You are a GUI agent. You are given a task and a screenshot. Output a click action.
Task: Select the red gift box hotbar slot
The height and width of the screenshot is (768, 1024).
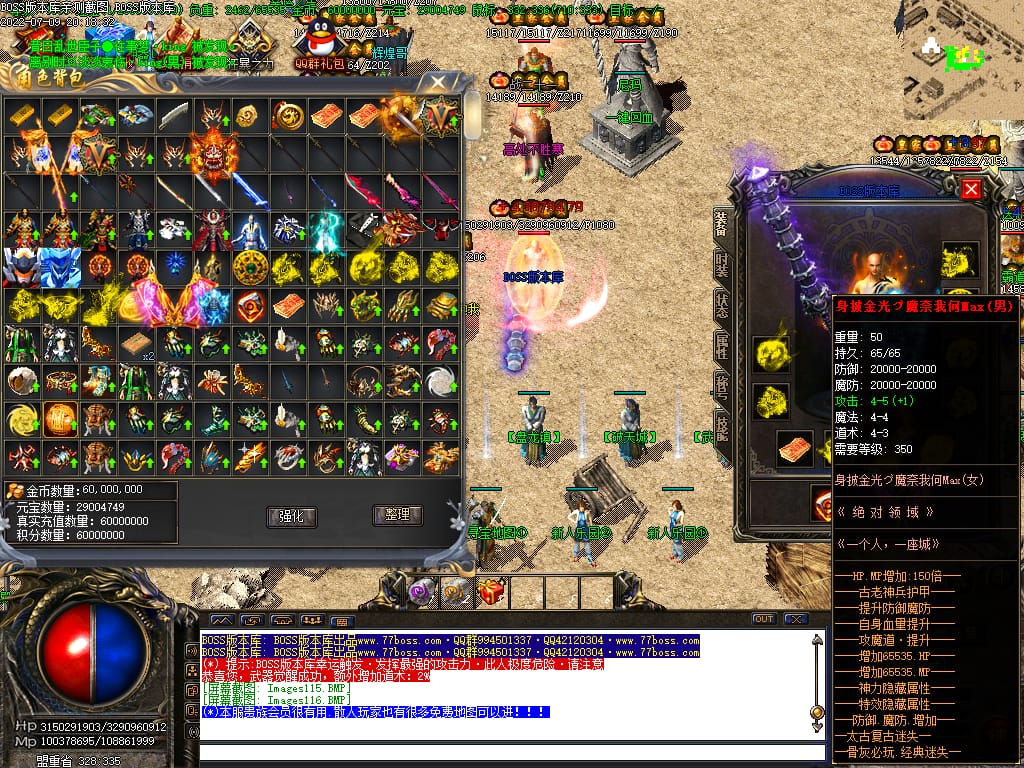pos(491,593)
